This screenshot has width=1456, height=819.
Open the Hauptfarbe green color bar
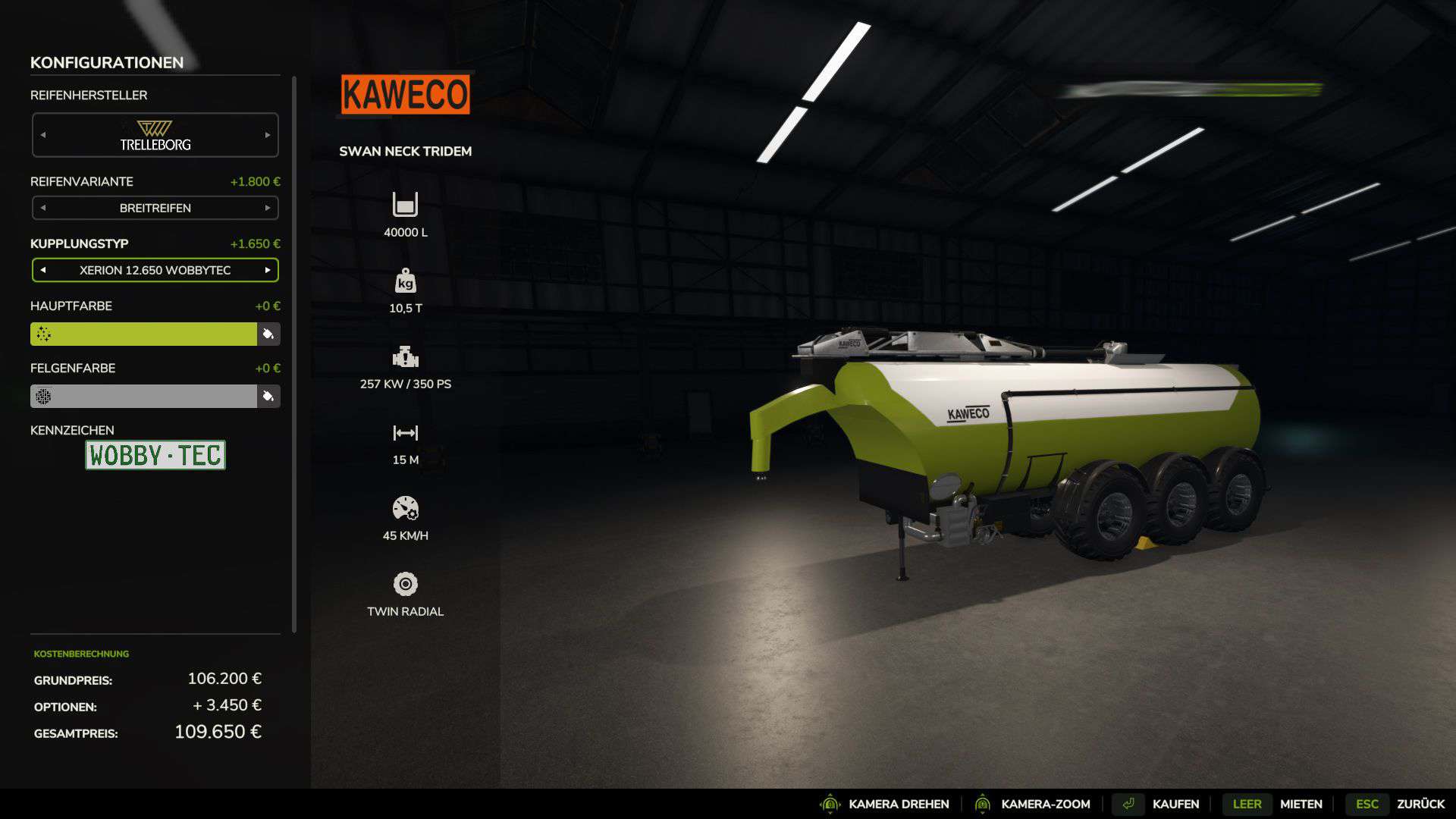pos(143,334)
